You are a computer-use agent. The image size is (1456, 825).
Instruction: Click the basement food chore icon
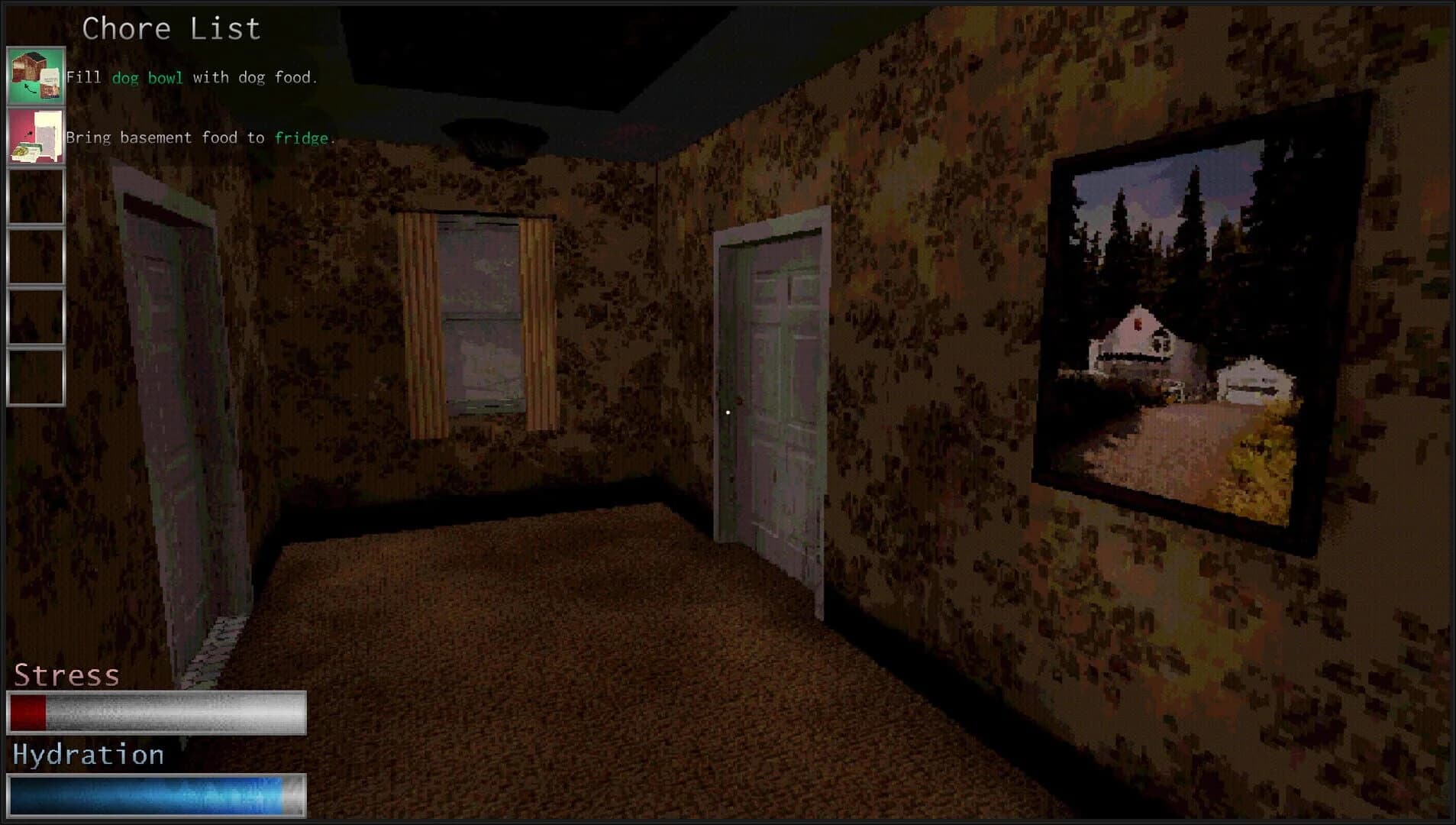[x=36, y=137]
